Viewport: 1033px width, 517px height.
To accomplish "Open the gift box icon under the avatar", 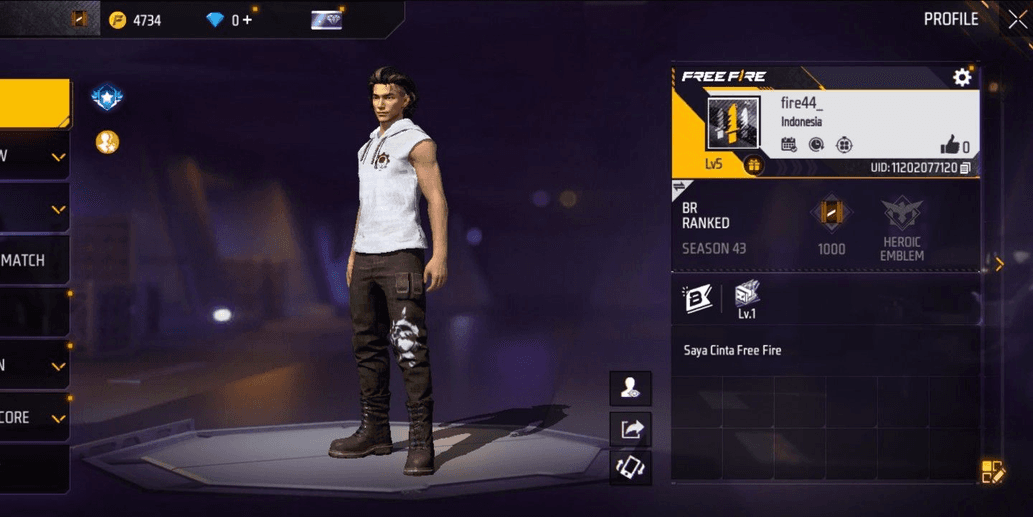I will 754,165.
